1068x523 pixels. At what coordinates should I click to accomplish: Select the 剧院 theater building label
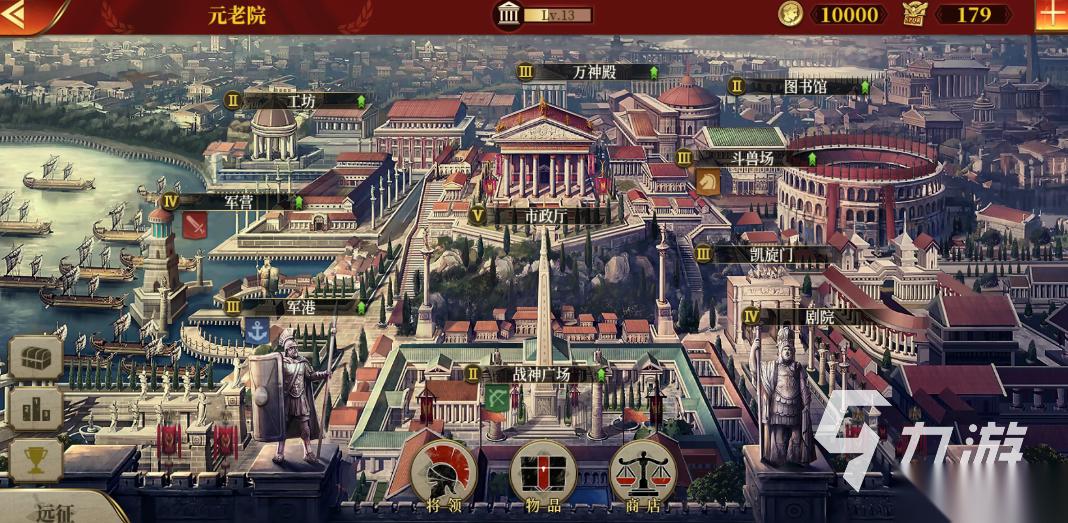[819, 316]
